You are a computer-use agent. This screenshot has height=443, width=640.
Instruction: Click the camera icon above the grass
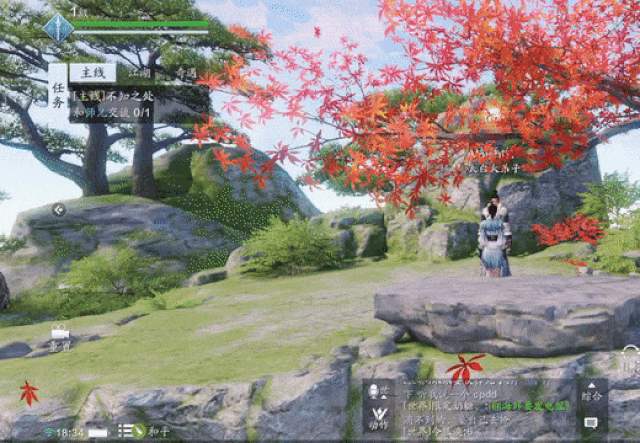60,333
